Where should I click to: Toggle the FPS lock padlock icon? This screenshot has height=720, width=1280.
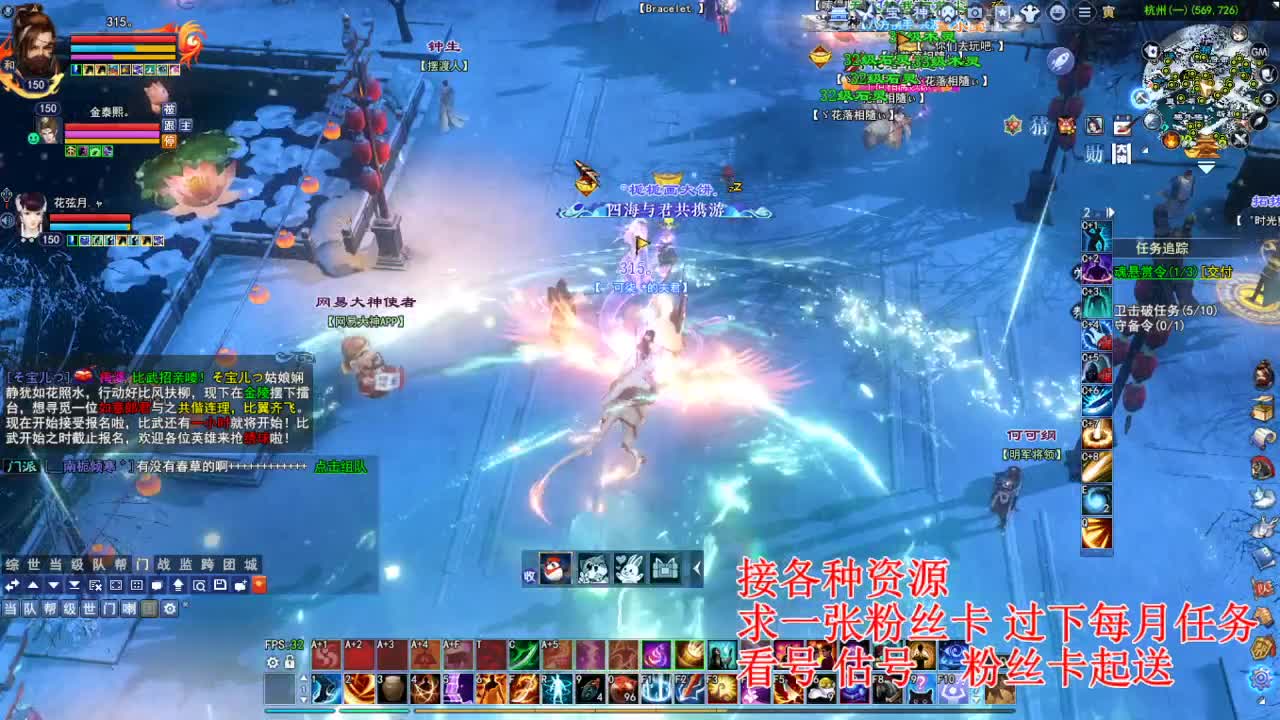tap(289, 662)
